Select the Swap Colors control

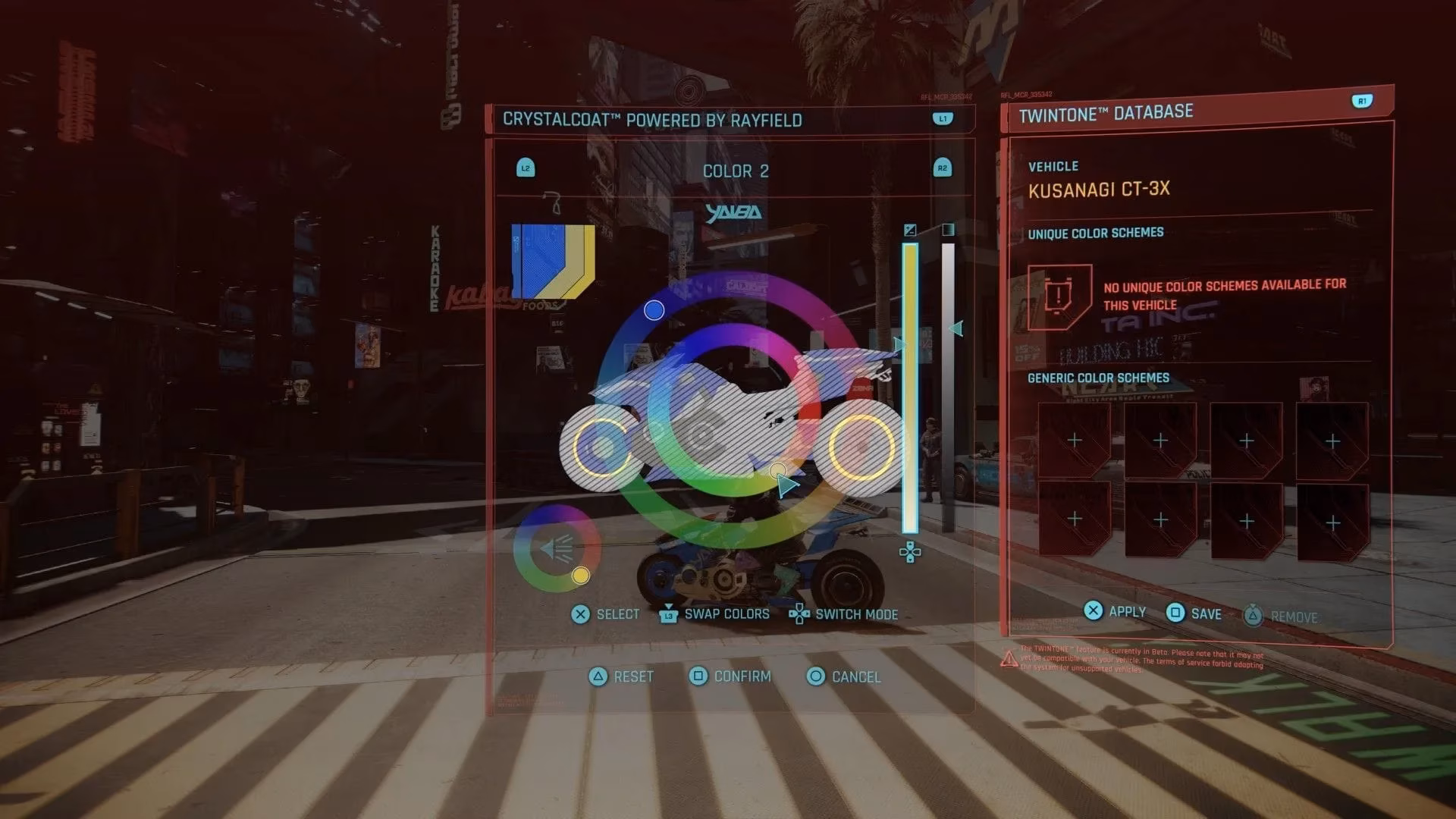667,614
